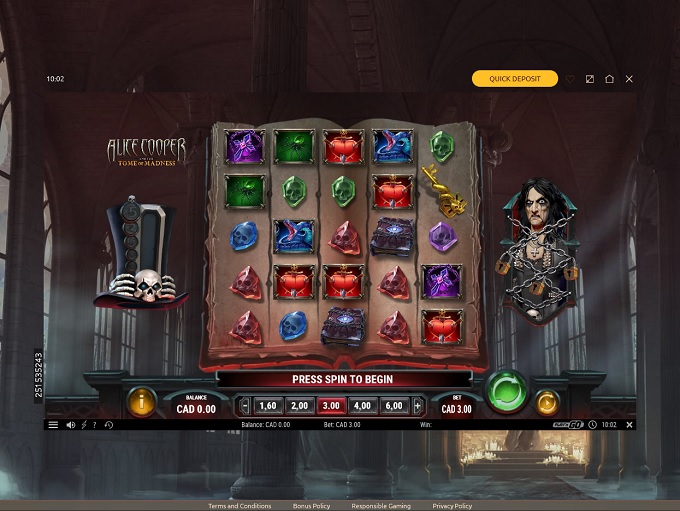680x511 pixels.
Task: Decrease bet with the minus arrow
Action: coord(245,405)
